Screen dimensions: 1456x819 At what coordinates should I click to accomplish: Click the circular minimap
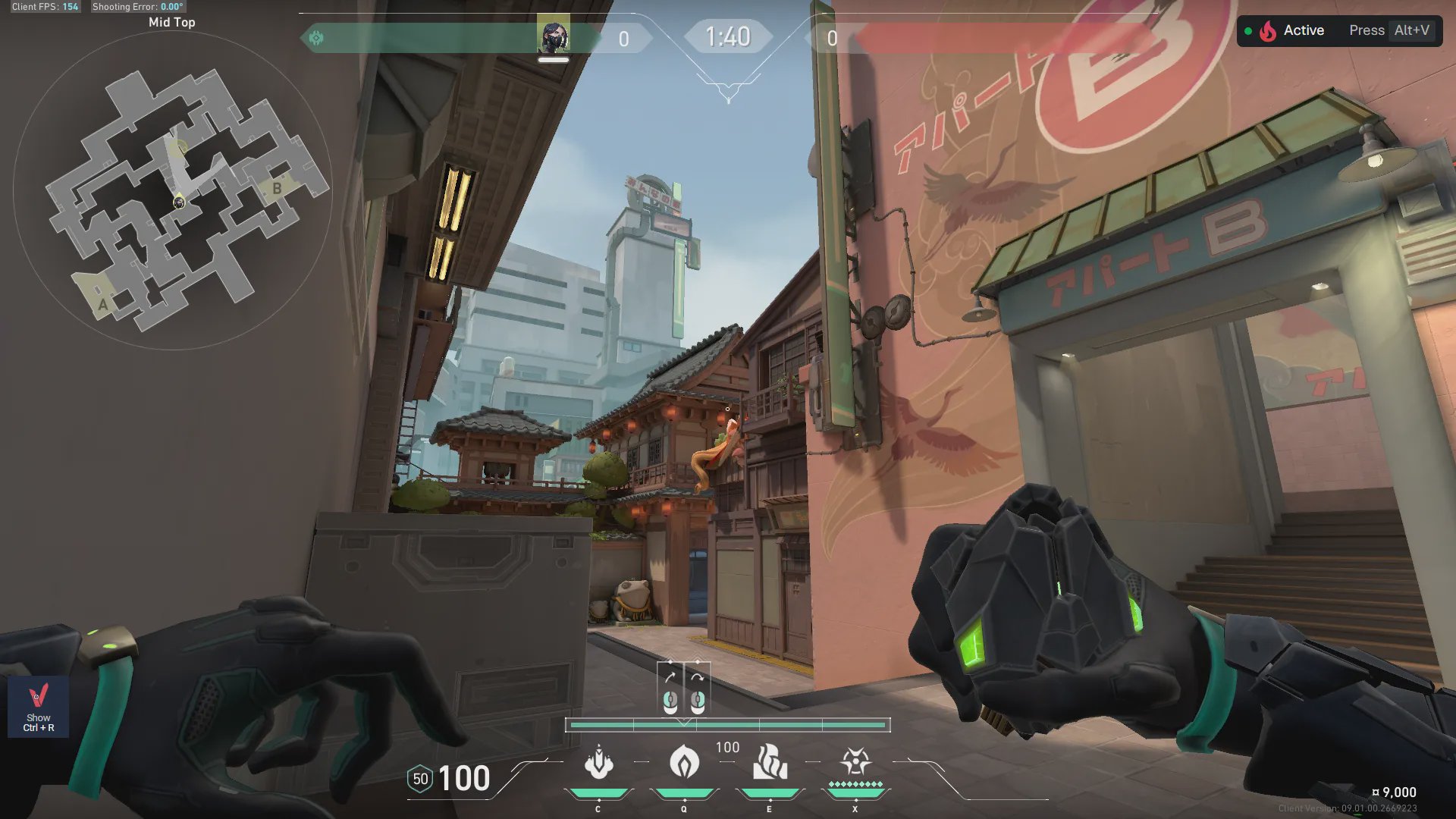[x=173, y=191]
